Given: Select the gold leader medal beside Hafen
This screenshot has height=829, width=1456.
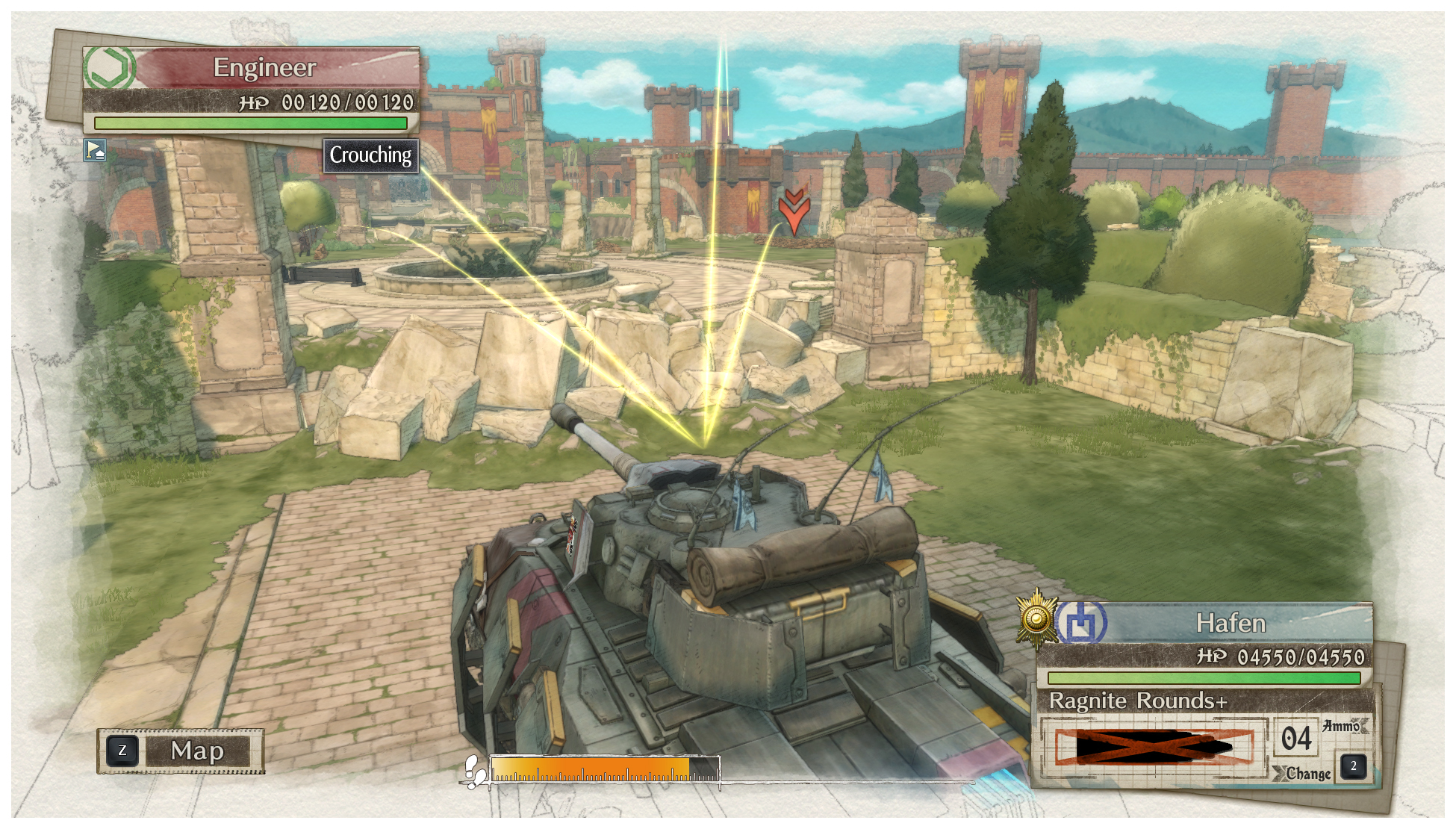Looking at the screenshot, I should 1036,619.
